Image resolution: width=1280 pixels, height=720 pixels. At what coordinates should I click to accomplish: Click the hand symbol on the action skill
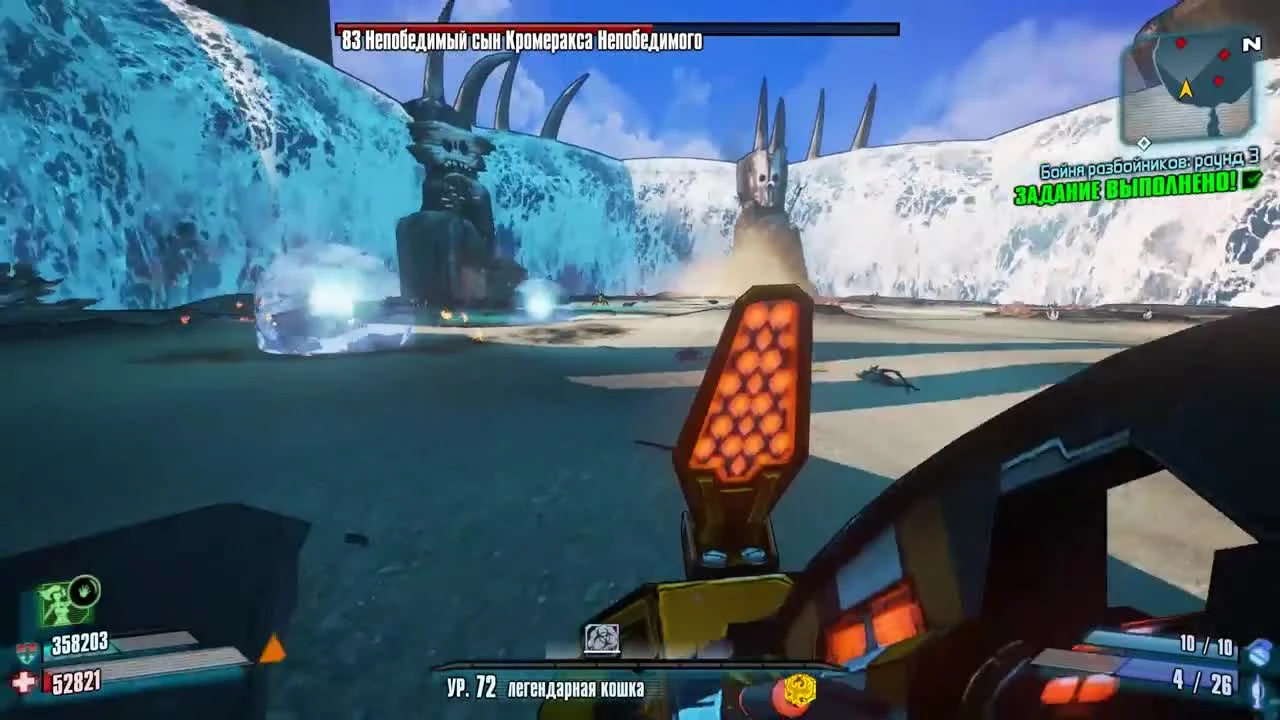84,591
